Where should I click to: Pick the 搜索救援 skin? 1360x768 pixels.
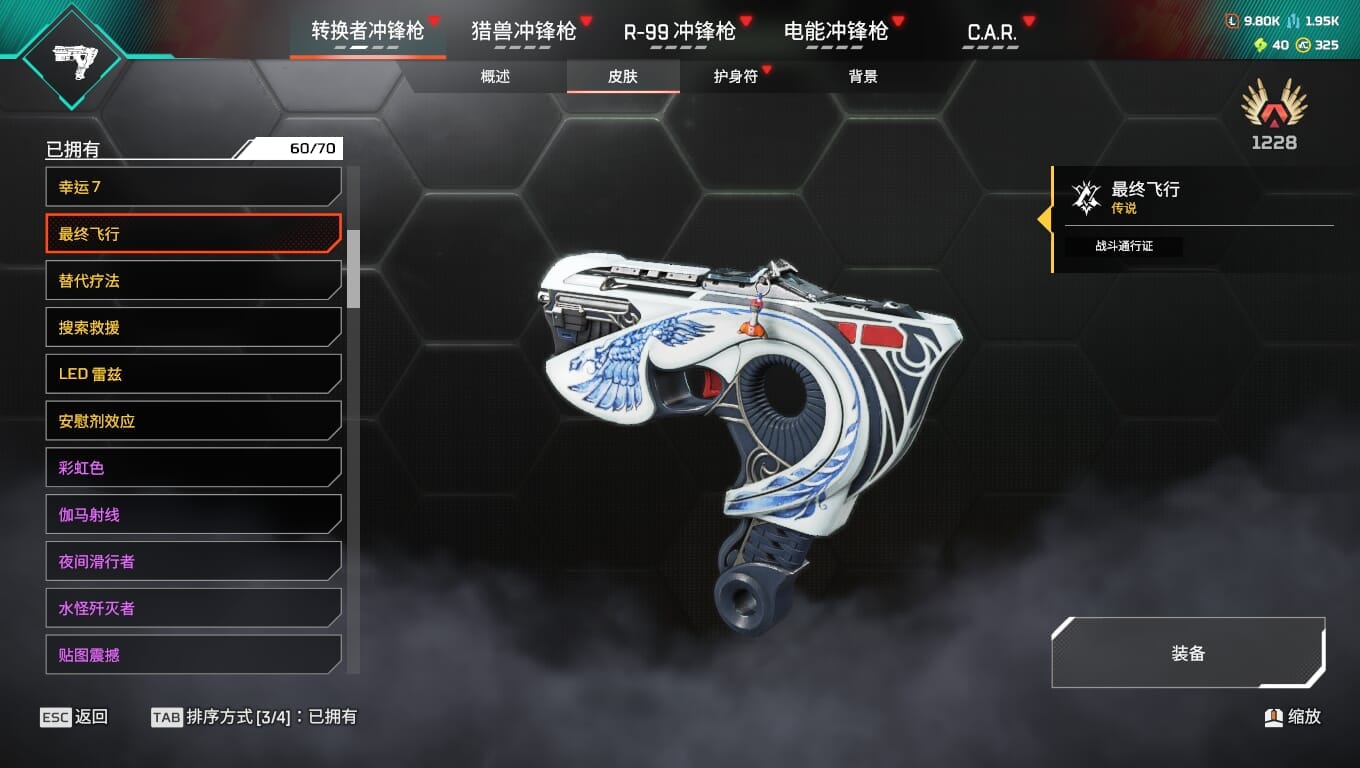(x=193, y=327)
